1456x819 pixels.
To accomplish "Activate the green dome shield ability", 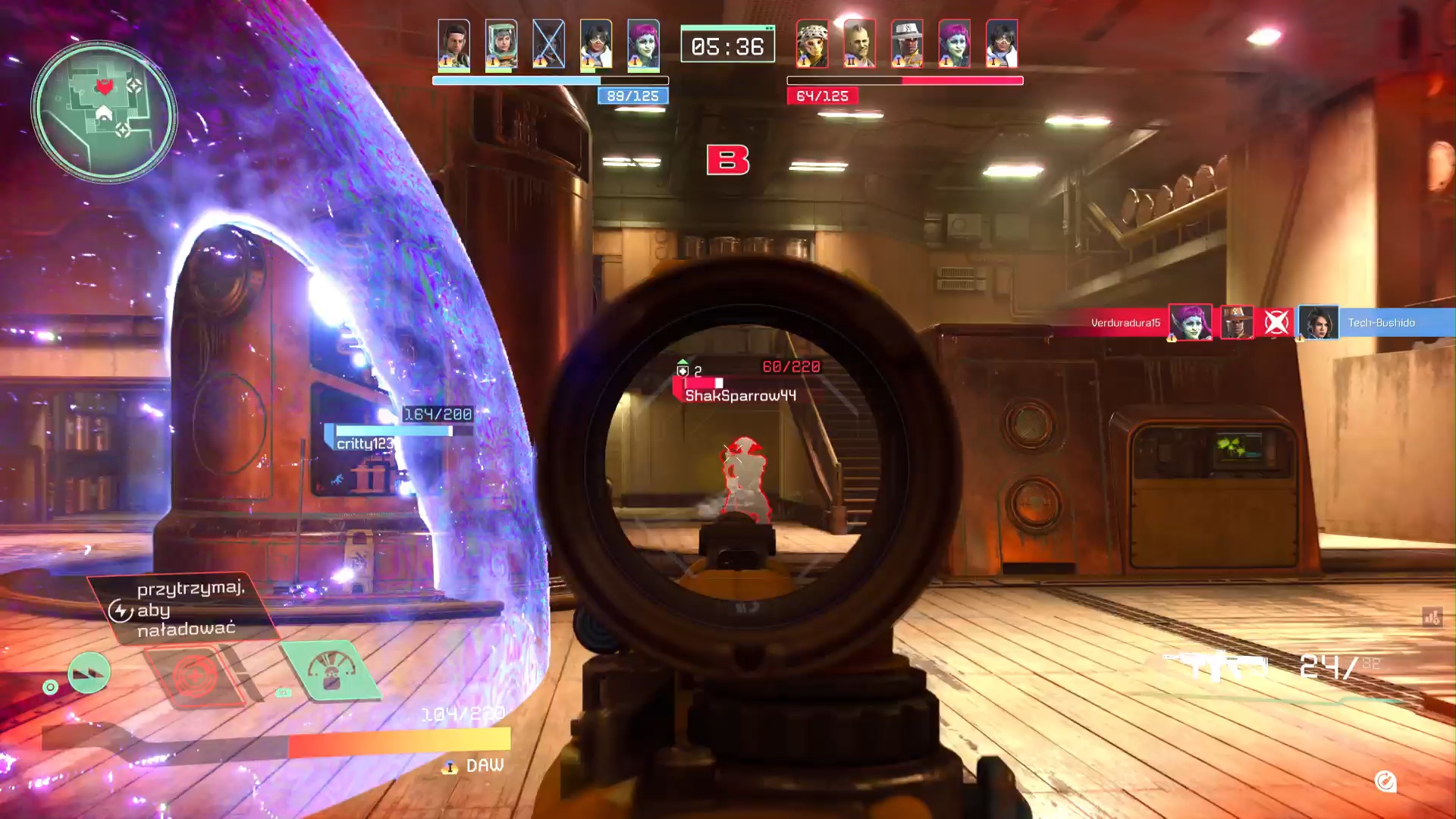I will click(x=331, y=670).
